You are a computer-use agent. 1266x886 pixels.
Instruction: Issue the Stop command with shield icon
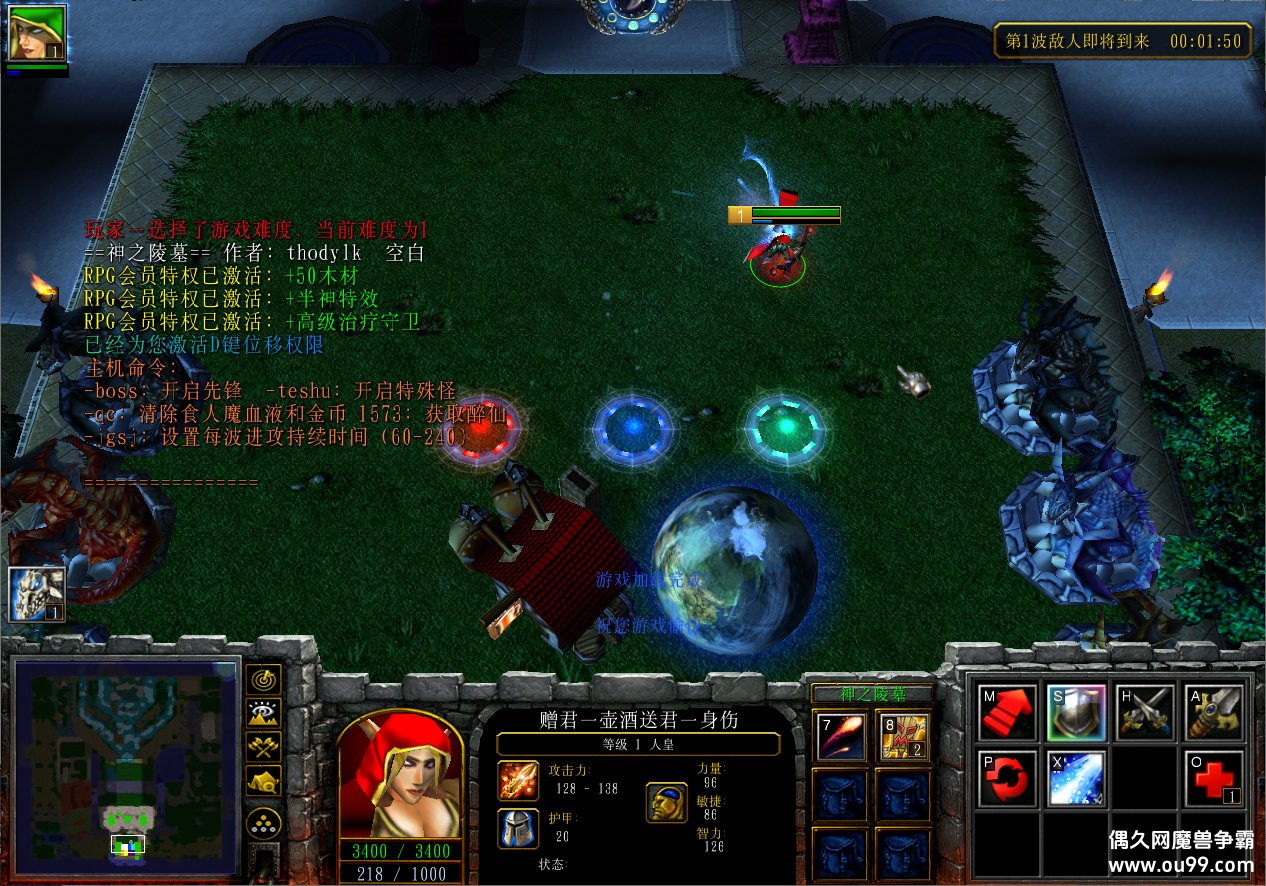click(x=1076, y=711)
